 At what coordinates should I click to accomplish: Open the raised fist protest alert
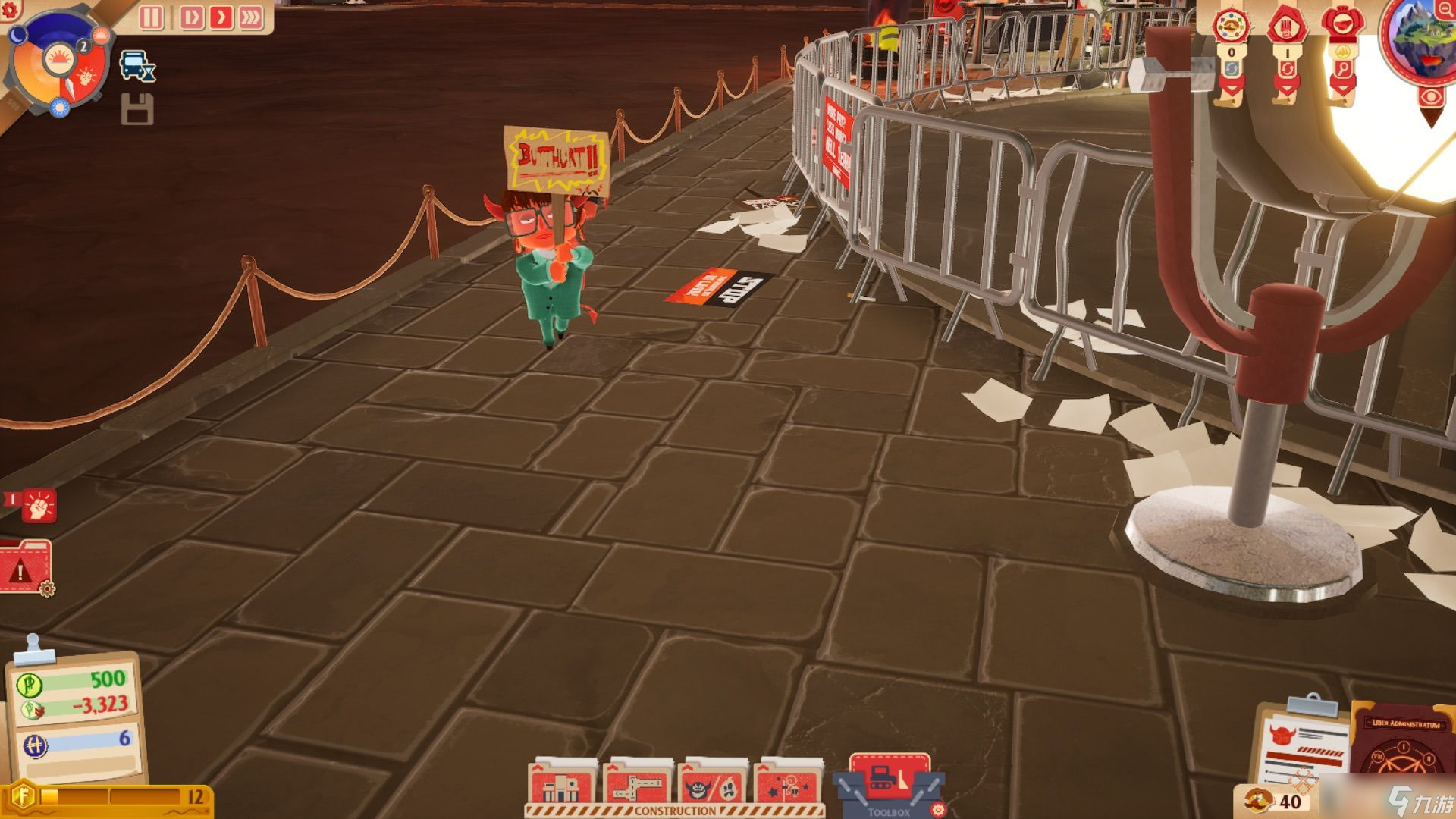(x=39, y=506)
